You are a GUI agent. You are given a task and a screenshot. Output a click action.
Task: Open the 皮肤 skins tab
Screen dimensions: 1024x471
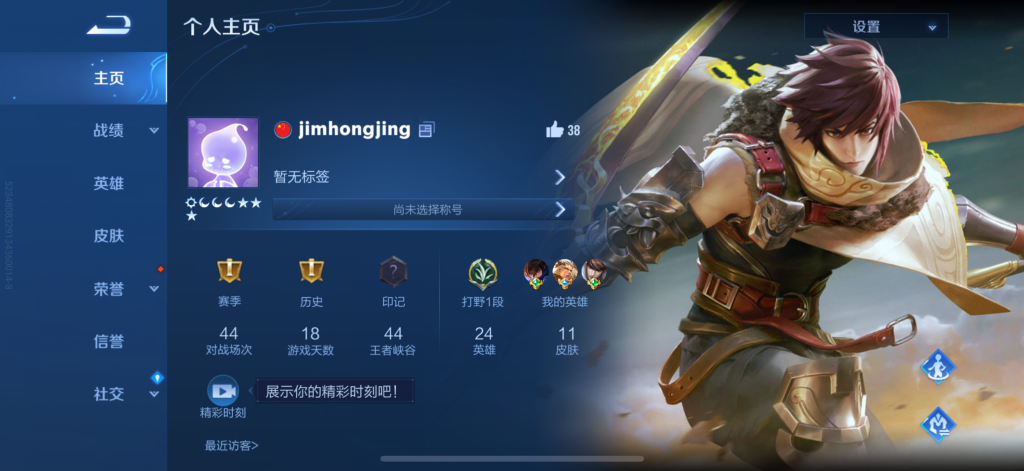[x=109, y=236]
